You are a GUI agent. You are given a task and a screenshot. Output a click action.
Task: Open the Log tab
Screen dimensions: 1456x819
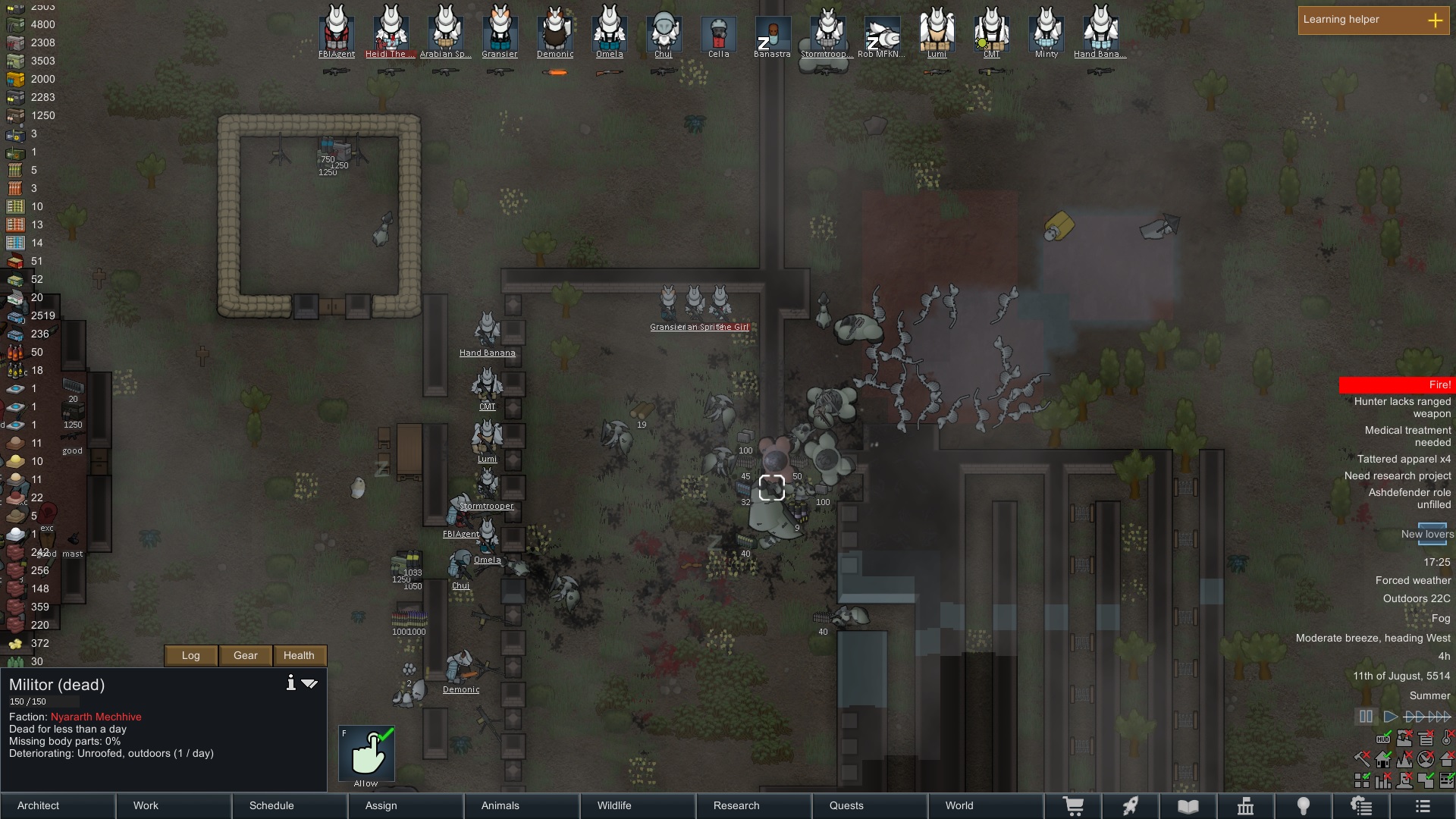191,655
